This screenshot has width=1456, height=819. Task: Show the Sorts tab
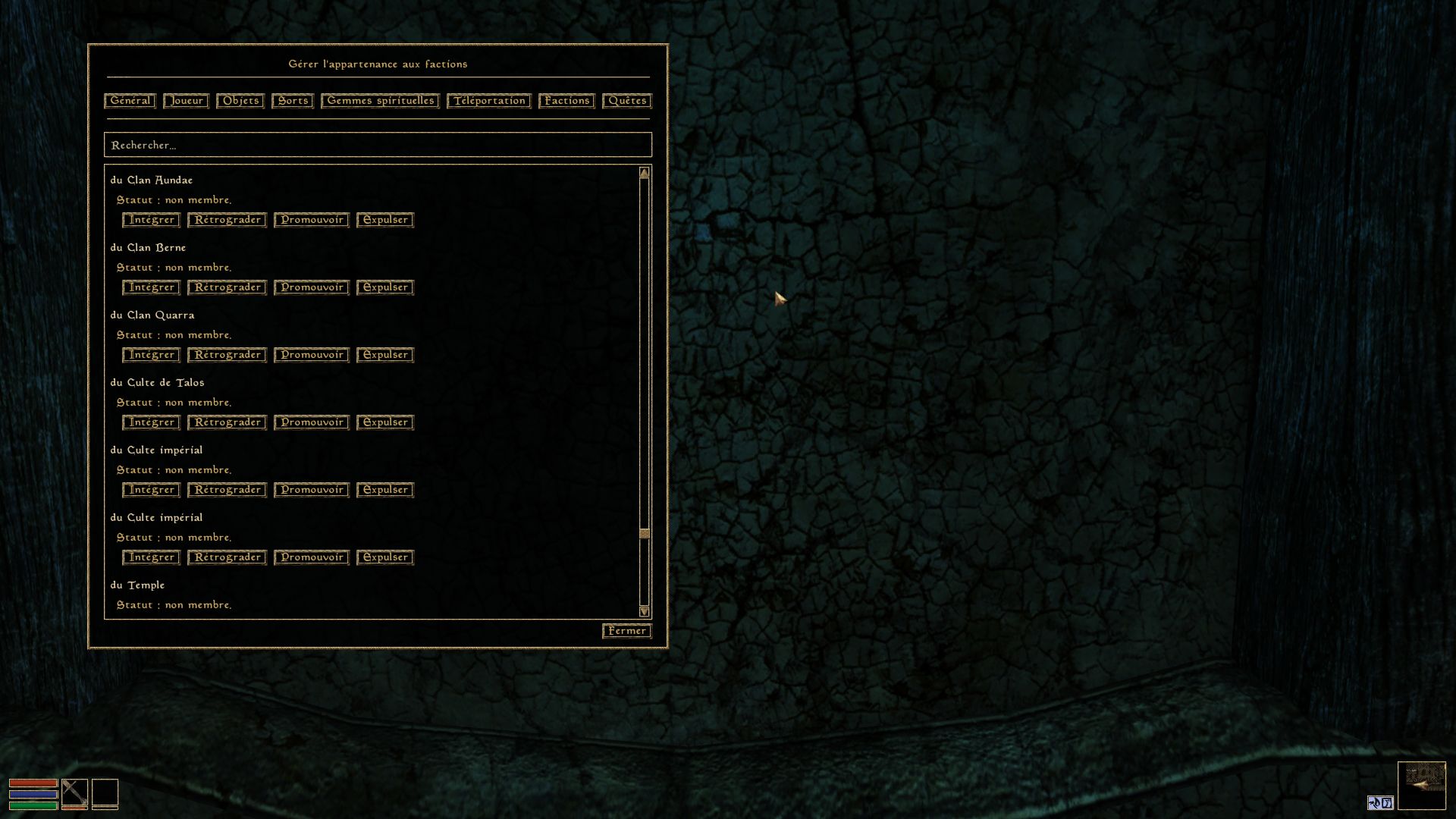(x=293, y=101)
